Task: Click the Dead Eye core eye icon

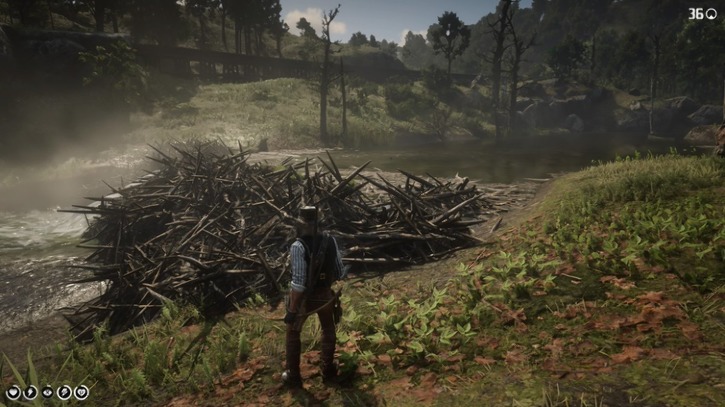Action: [x=46, y=392]
